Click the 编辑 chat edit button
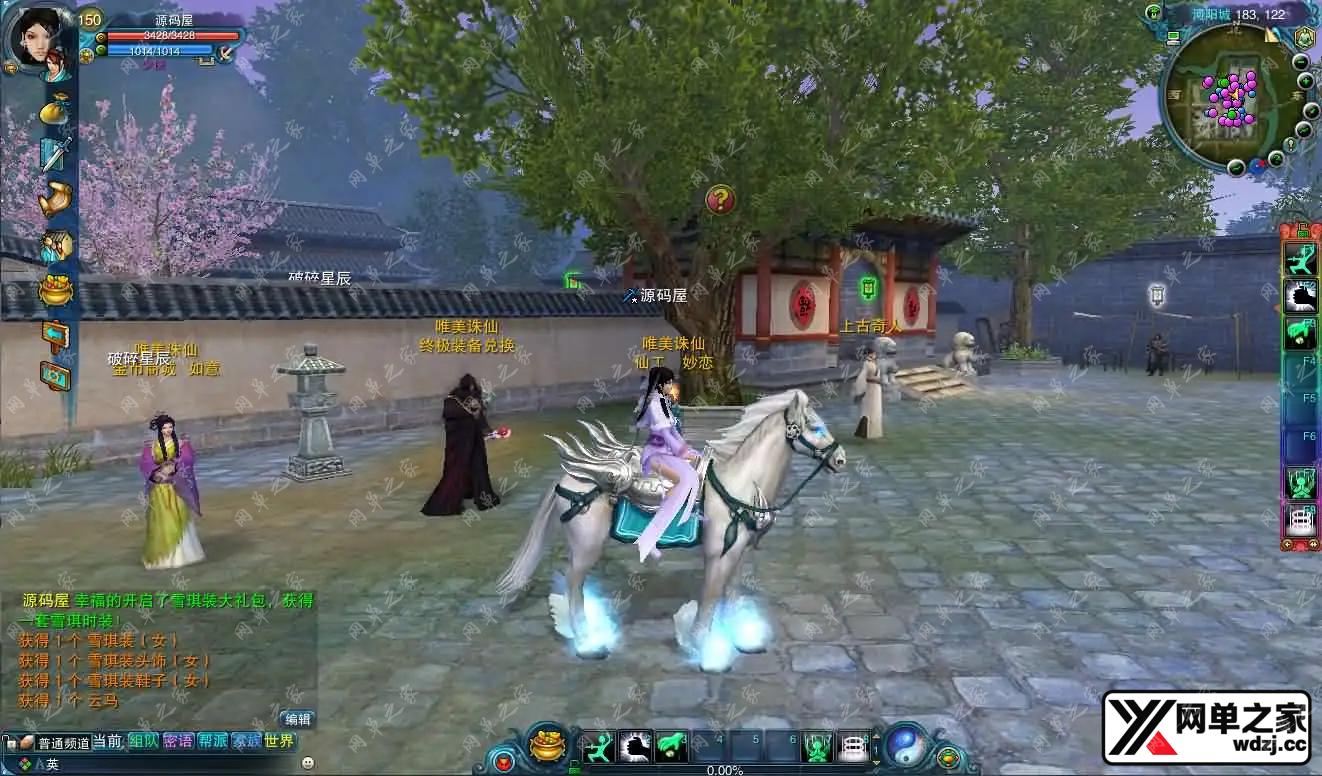The image size is (1322, 776). 297,719
